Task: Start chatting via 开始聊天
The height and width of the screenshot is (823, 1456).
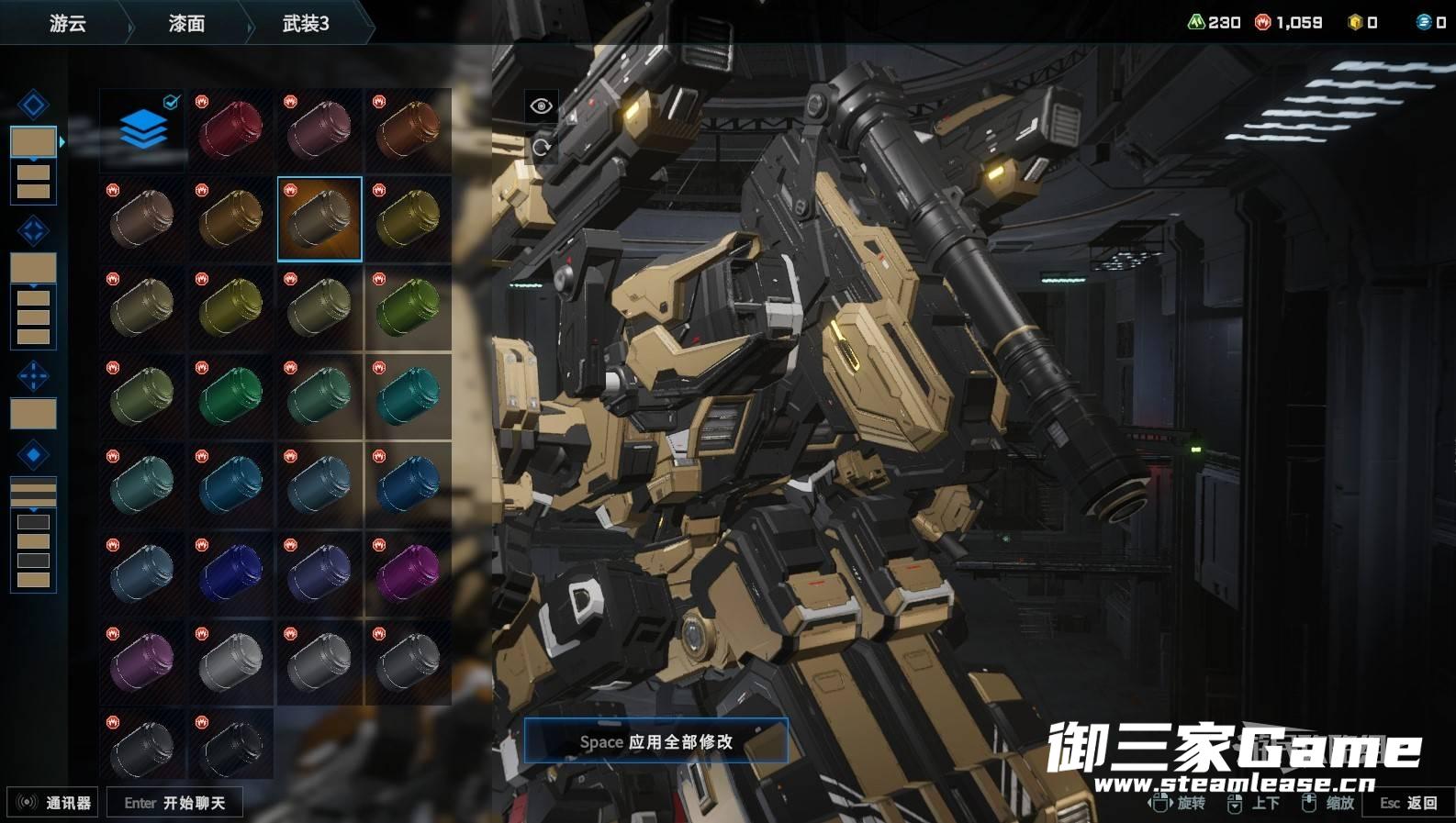Action: (x=174, y=803)
